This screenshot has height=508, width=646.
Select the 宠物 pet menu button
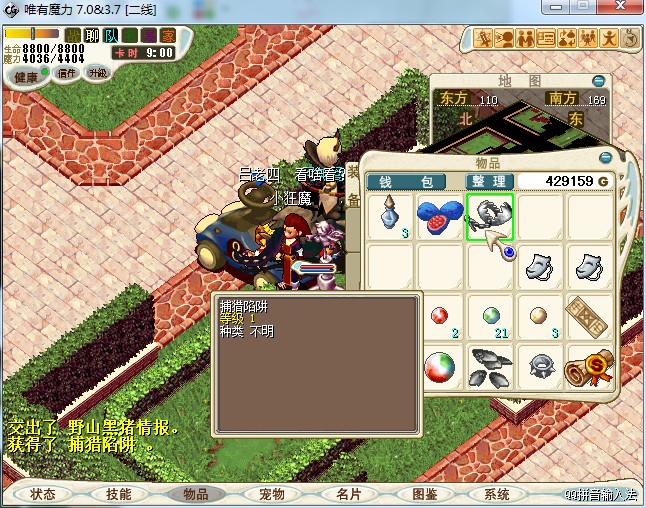tap(271, 494)
